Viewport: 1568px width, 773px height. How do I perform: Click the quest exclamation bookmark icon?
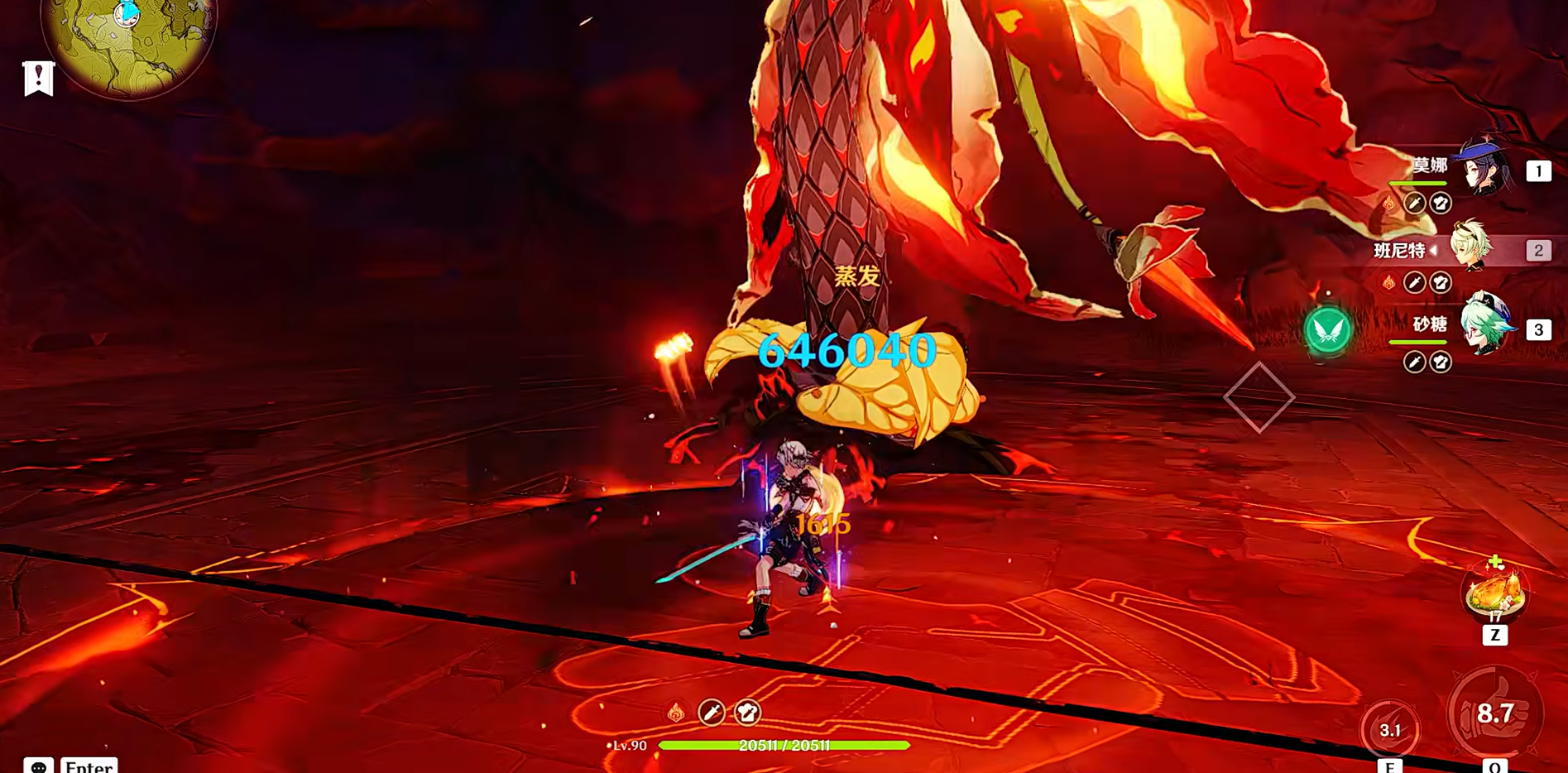click(x=38, y=79)
